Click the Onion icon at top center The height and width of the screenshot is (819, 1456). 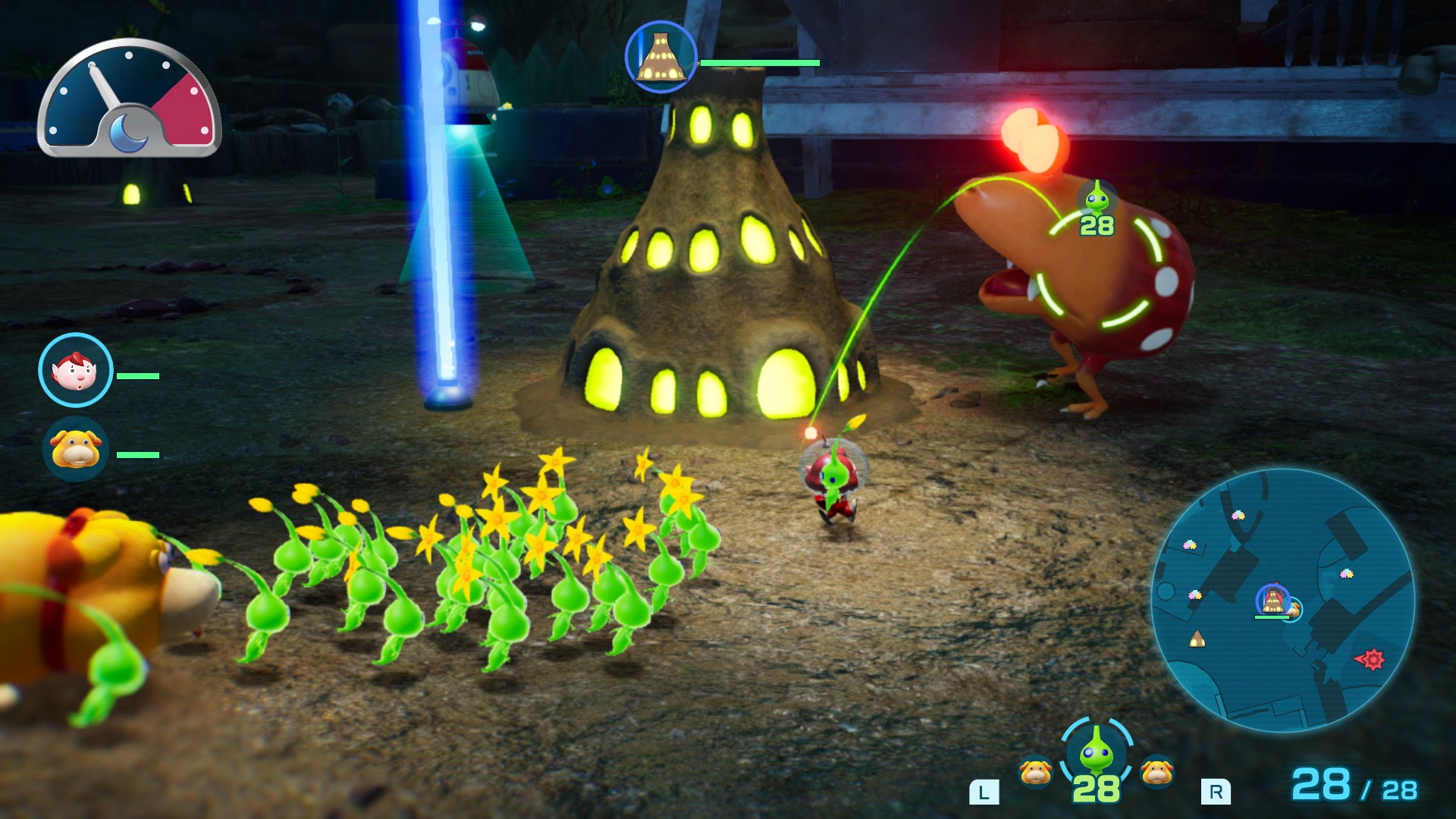659,57
